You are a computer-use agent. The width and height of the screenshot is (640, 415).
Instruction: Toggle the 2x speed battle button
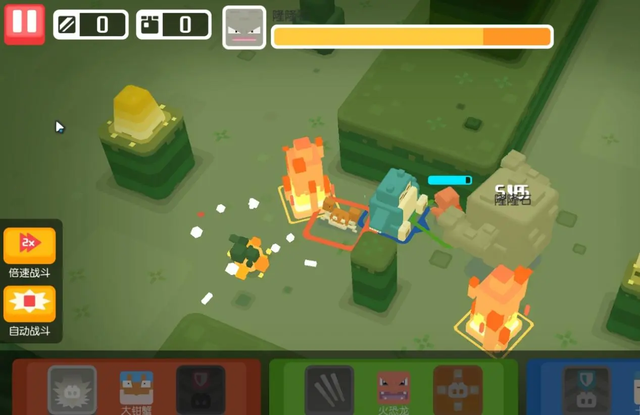point(30,246)
